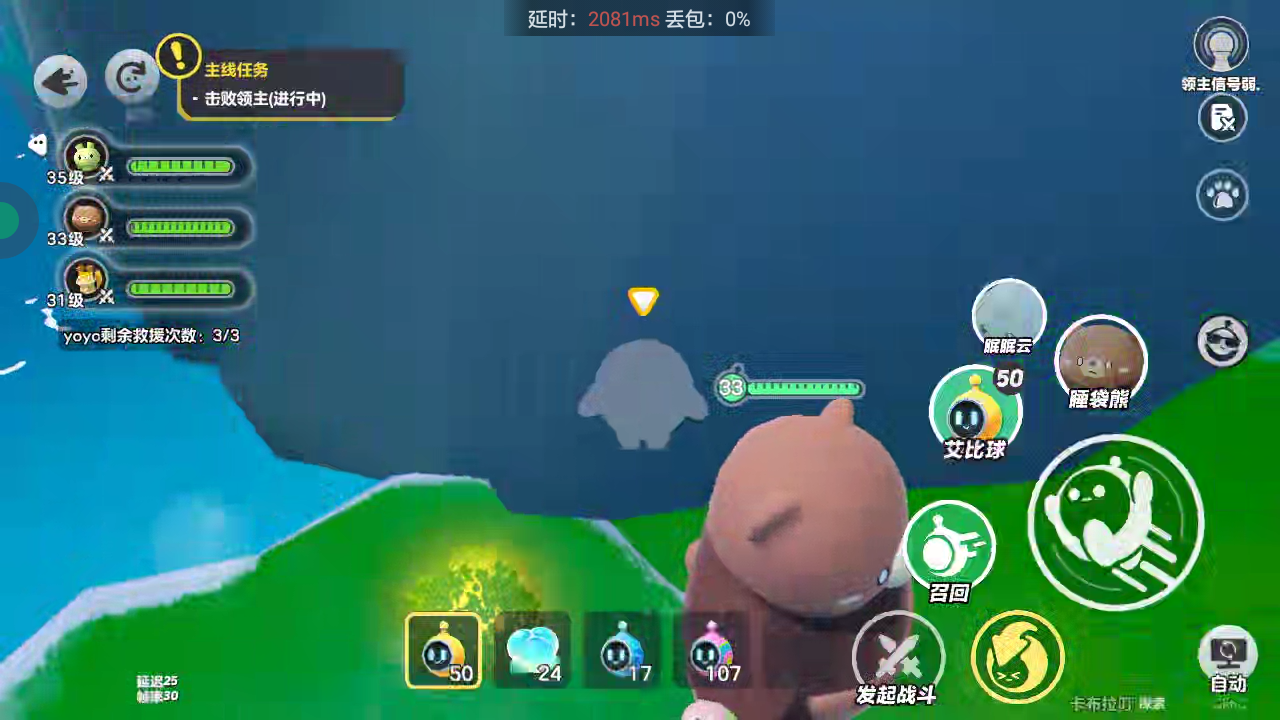The height and width of the screenshot is (720, 1280).
Task: Select the level 35 green bunny teammate
Action: 87,158
